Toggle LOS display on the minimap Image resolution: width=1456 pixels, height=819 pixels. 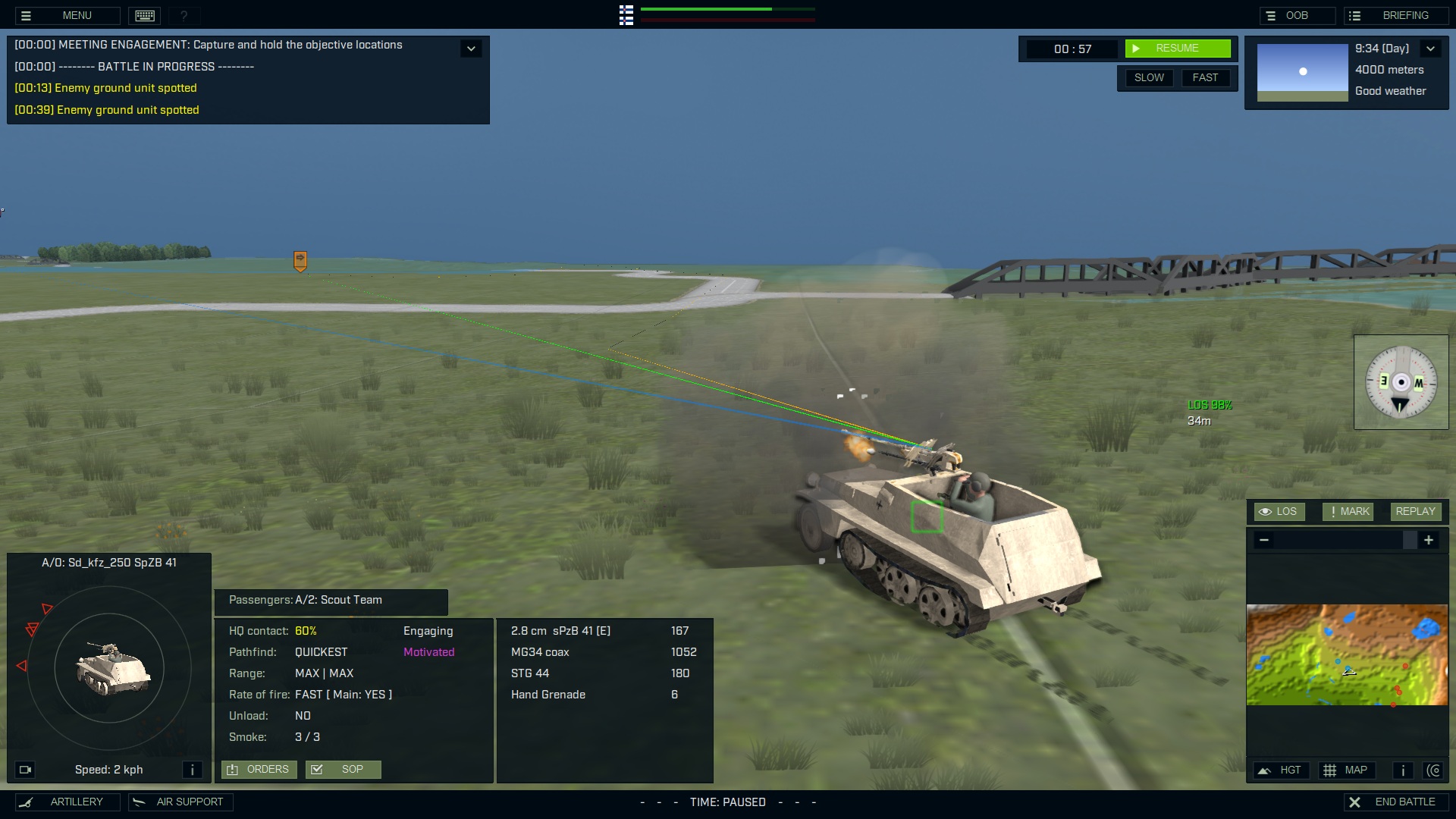coord(1279,511)
